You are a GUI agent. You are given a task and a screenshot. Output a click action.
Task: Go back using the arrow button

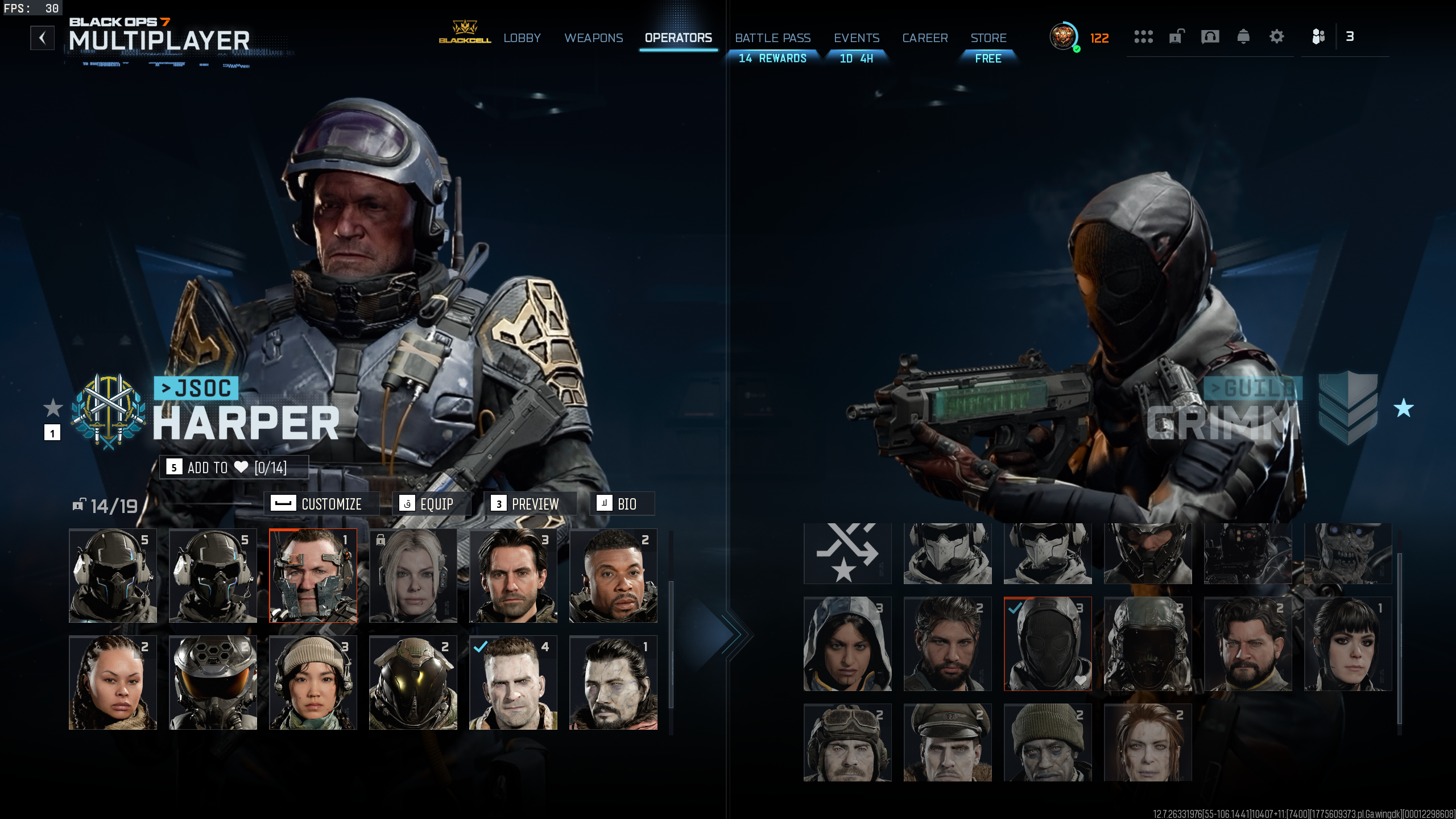pyautogui.click(x=42, y=38)
